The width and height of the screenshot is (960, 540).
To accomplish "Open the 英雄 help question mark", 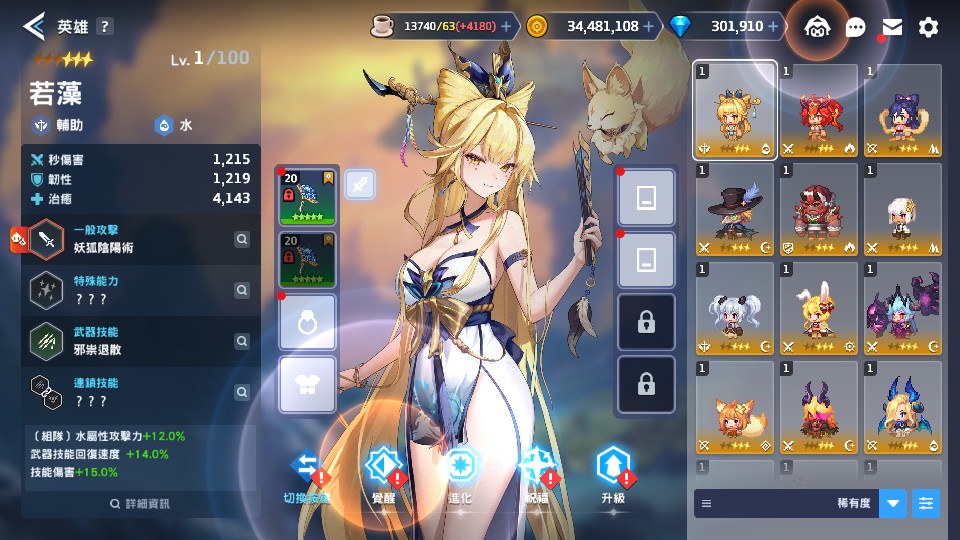I will (x=104, y=27).
